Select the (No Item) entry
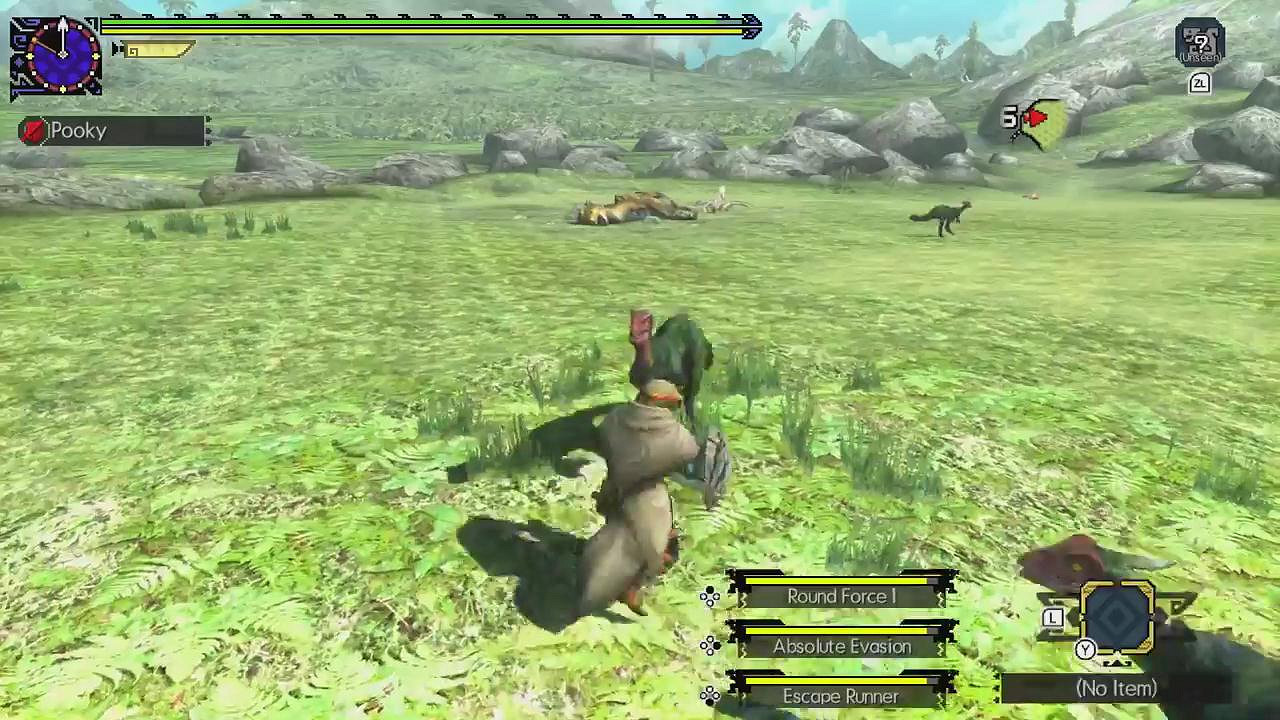The image size is (1280, 720). point(1115,688)
